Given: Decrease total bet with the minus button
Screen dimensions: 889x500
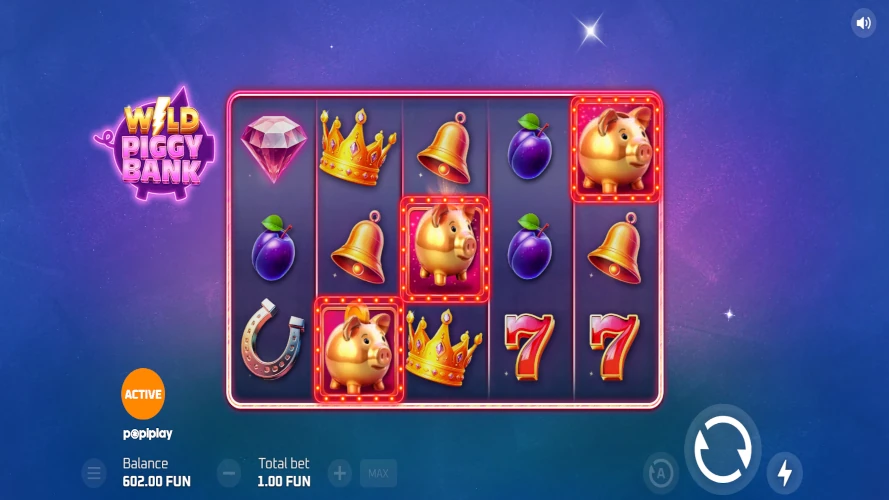Looking at the screenshot, I should 229,473.
